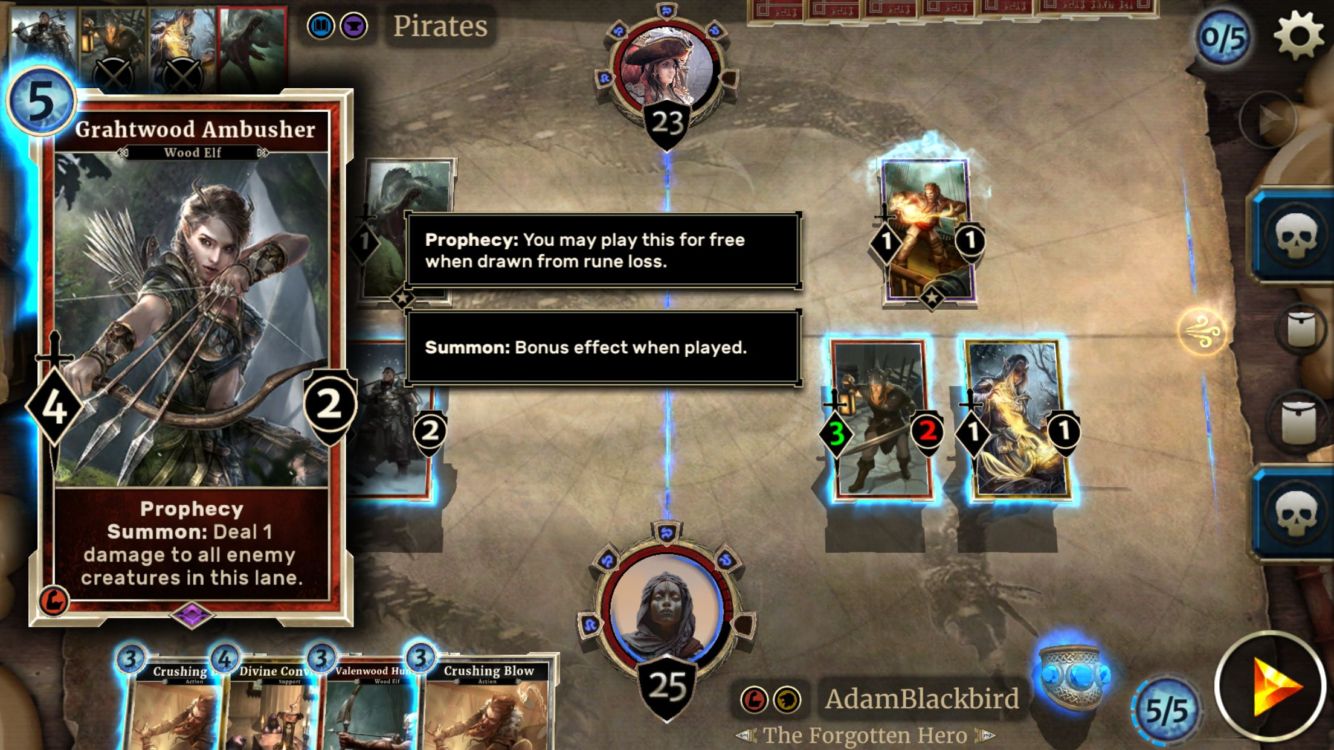Target the opponent's pirate avatar portrait
This screenshot has width=1334, height=750.
(x=667, y=70)
